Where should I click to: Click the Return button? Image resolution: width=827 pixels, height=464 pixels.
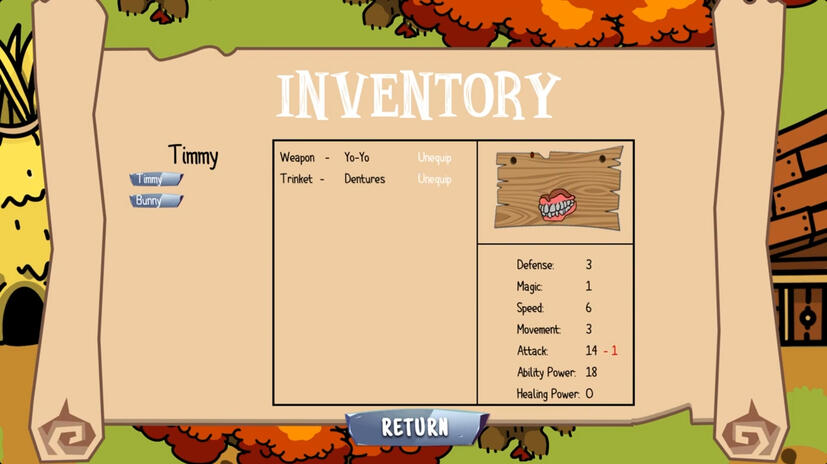(416, 428)
